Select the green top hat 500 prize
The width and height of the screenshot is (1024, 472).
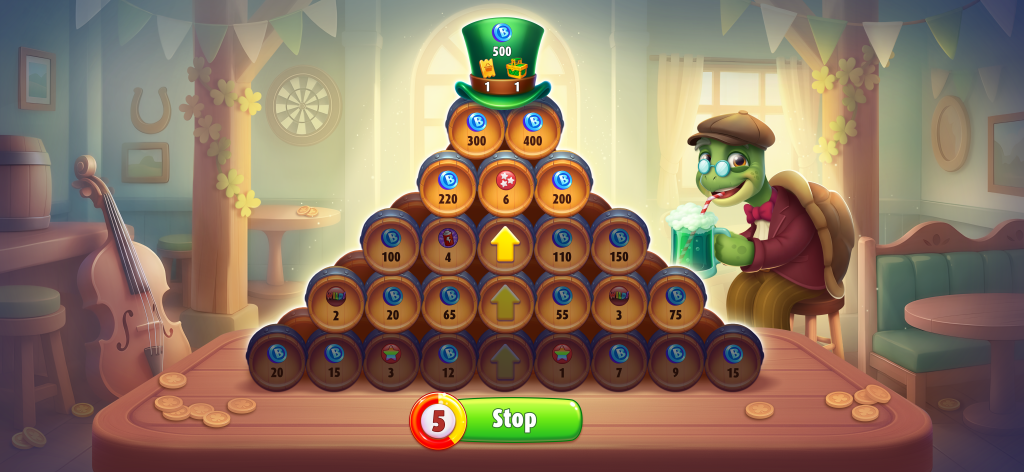click(x=502, y=58)
